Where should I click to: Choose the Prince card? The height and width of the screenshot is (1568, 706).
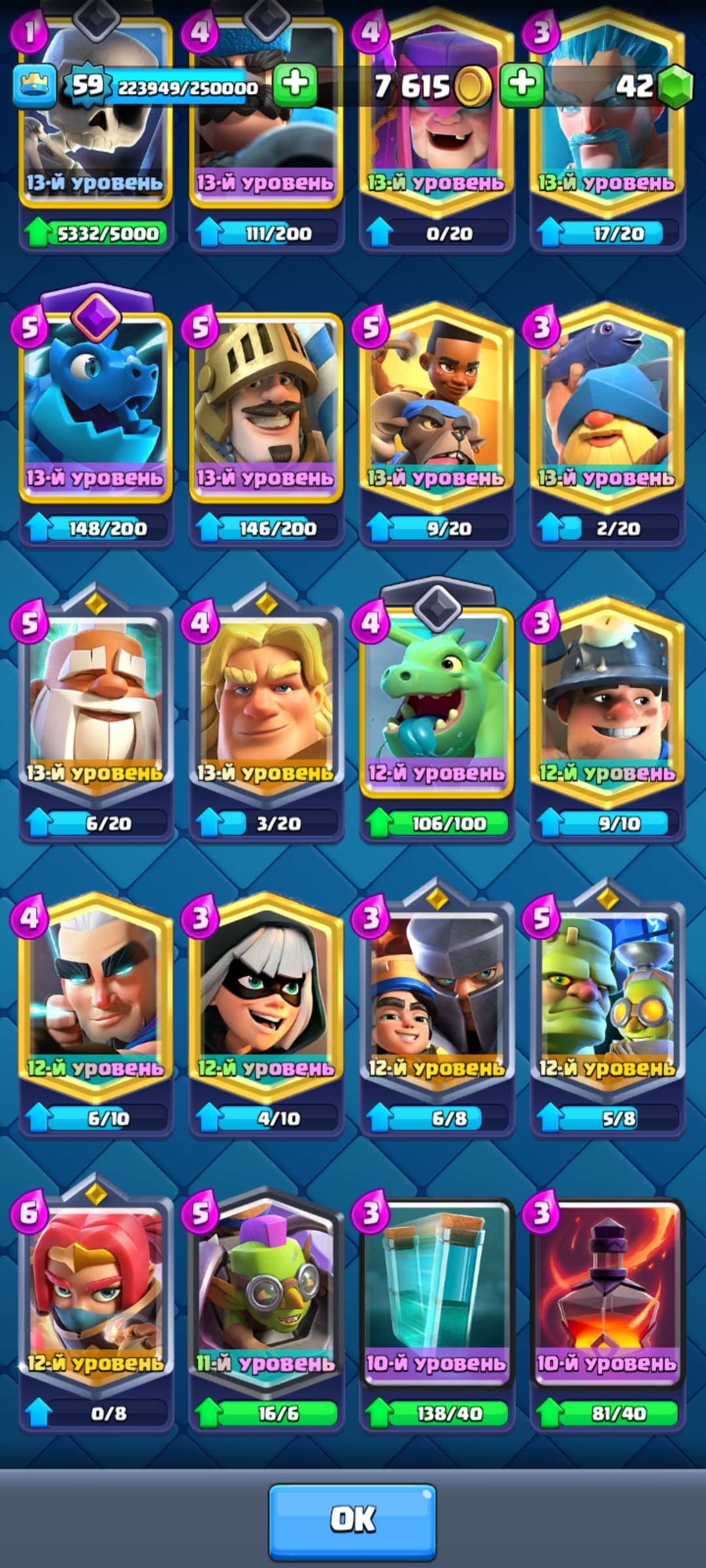(266, 405)
